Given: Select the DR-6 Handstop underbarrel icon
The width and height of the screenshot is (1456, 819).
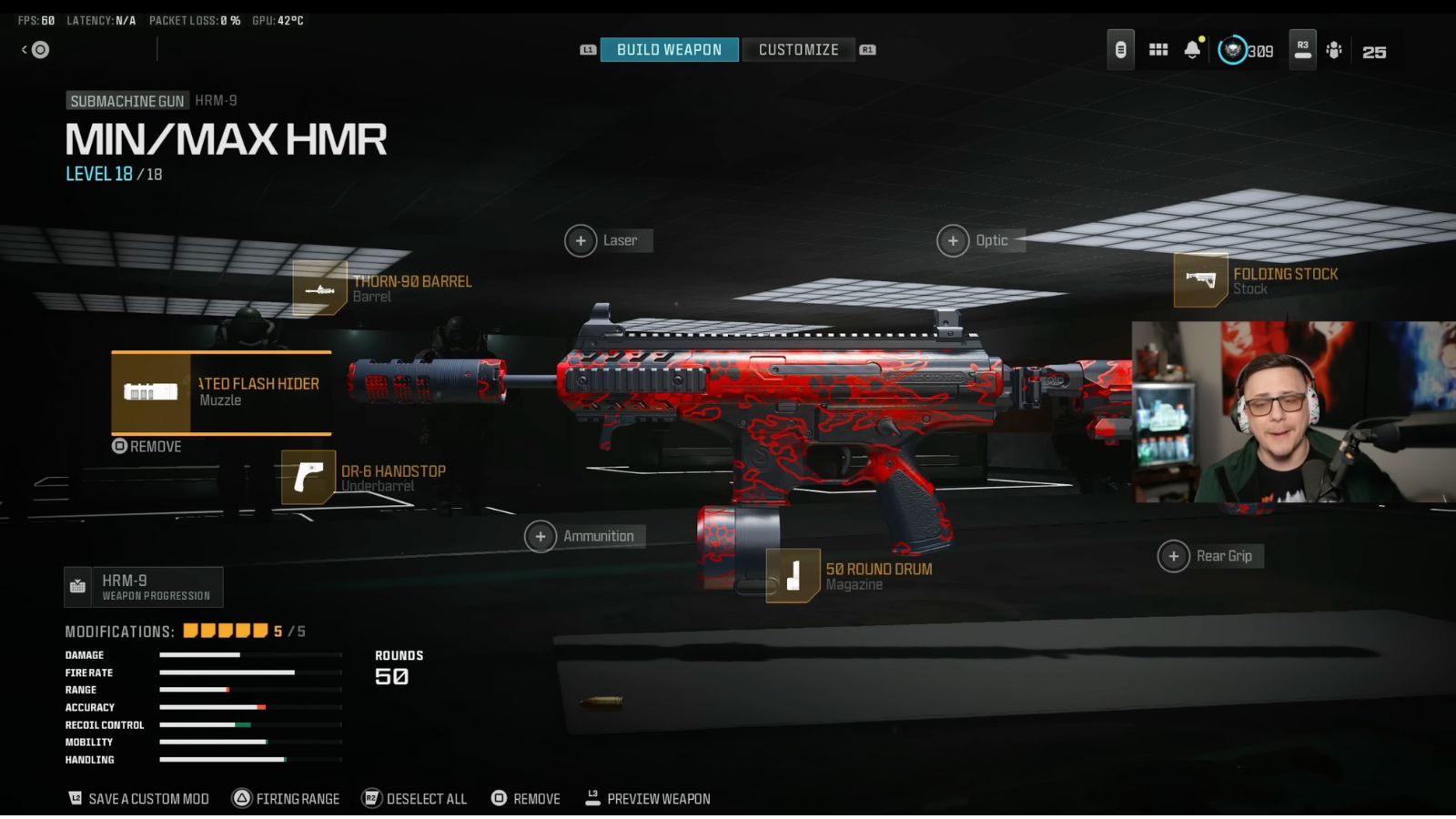Looking at the screenshot, I should pyautogui.click(x=307, y=477).
